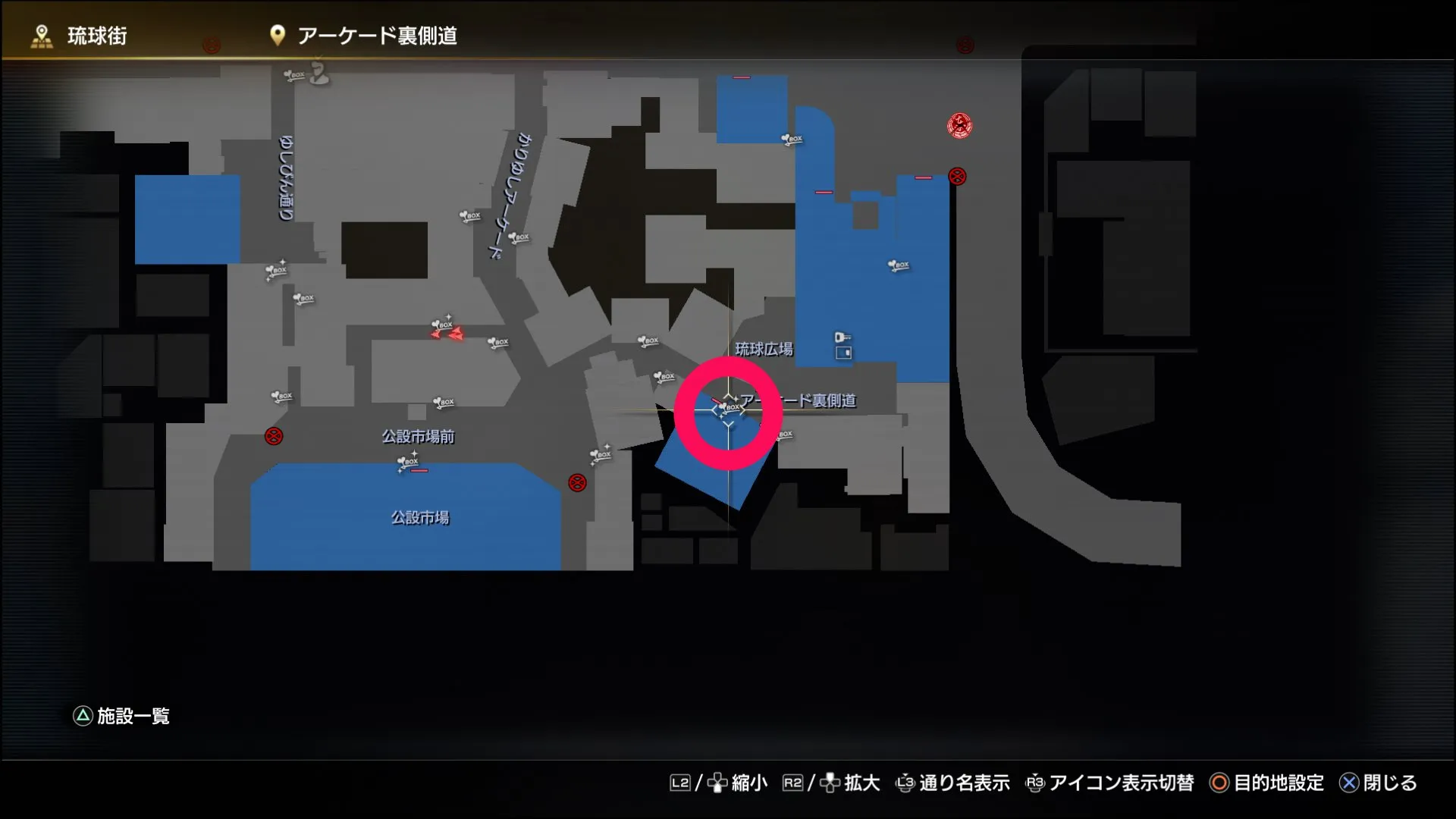Viewport: 1456px width, 819px height.
Task: Click the red stamp emblem icon at top right
Action: (x=960, y=126)
